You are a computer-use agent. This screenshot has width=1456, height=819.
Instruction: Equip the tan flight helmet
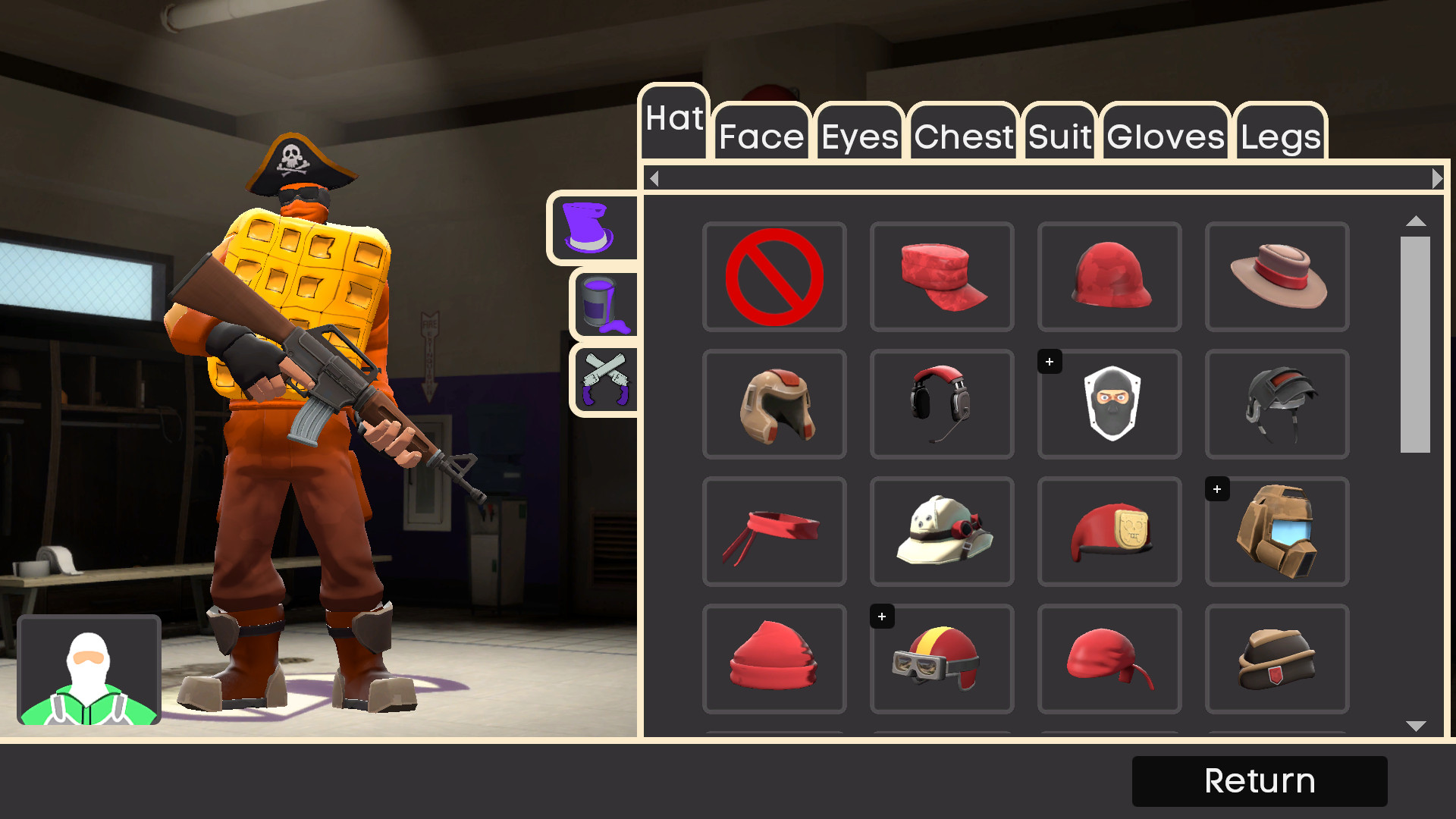click(774, 404)
